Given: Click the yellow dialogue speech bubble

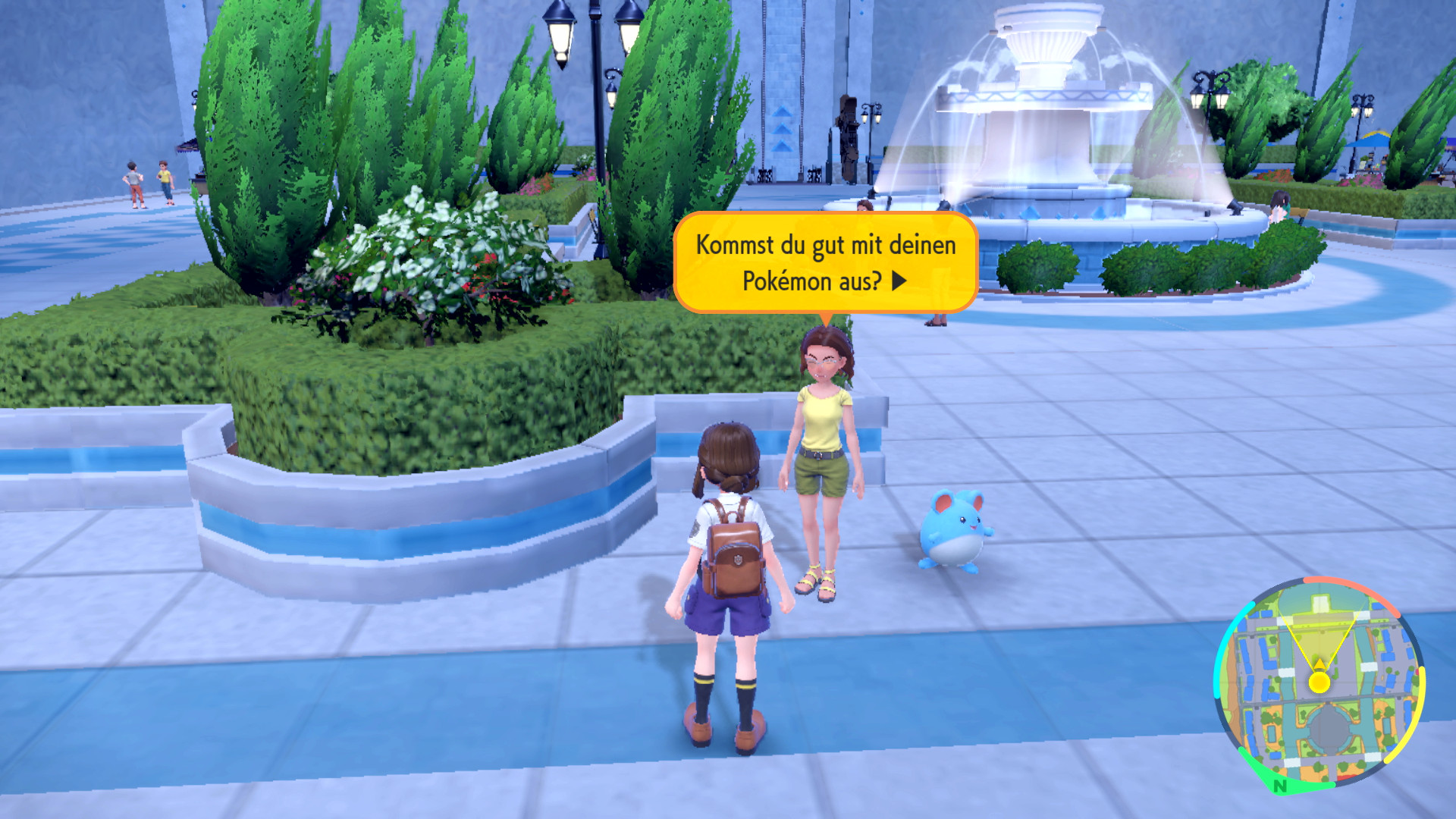Looking at the screenshot, I should click(825, 262).
